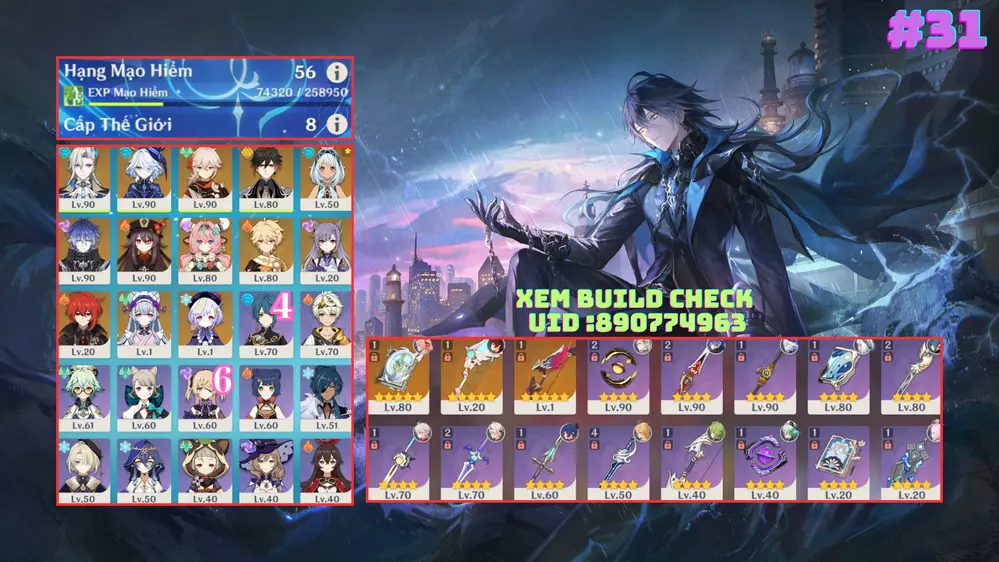Choose the blond Traveler Lv.80 card
This screenshot has height=562, width=999.
click(265, 250)
